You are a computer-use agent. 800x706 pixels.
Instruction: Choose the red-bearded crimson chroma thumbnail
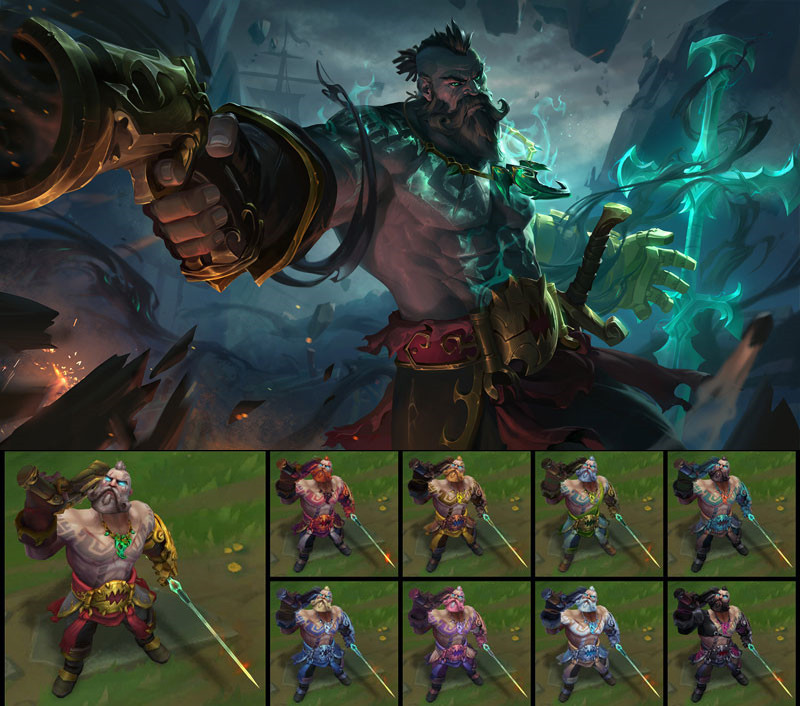click(333, 510)
